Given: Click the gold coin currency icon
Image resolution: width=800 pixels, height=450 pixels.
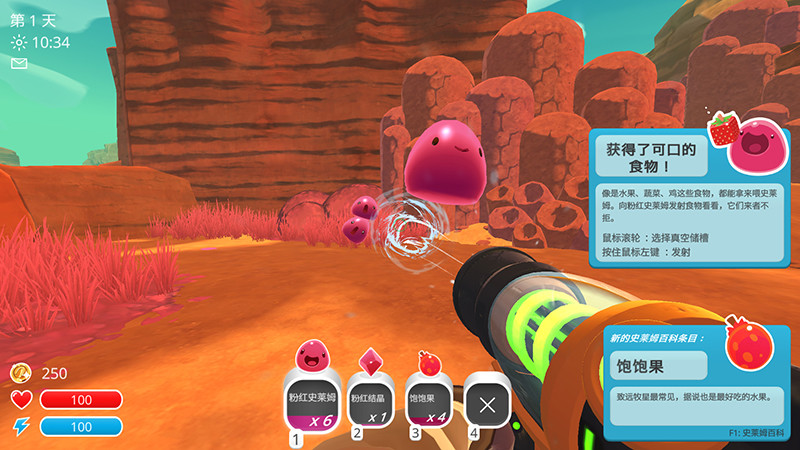Looking at the screenshot, I should (x=21, y=373).
